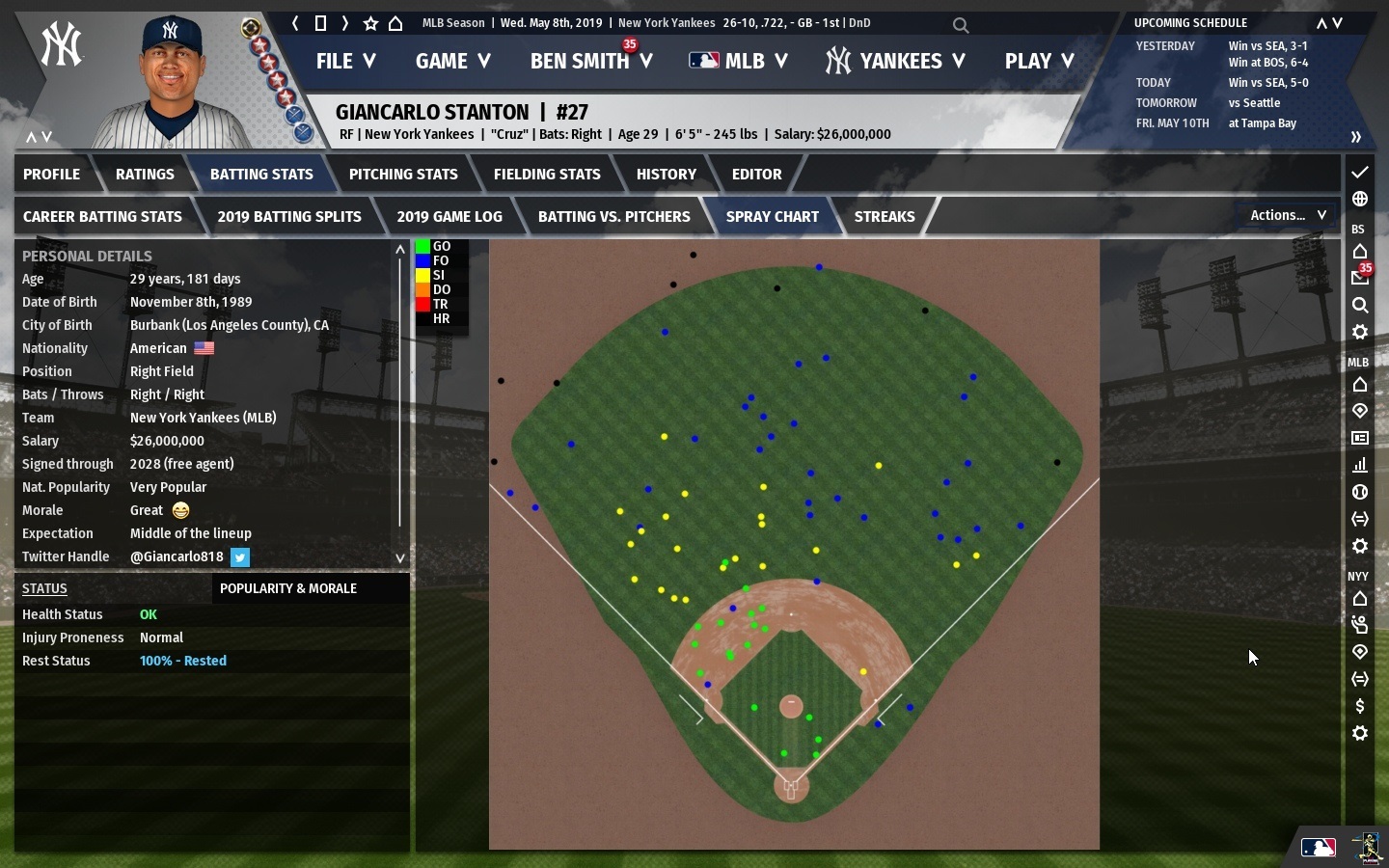This screenshot has width=1389, height=868.
Task: Expand the GAME menu chevron
Action: click(x=485, y=61)
